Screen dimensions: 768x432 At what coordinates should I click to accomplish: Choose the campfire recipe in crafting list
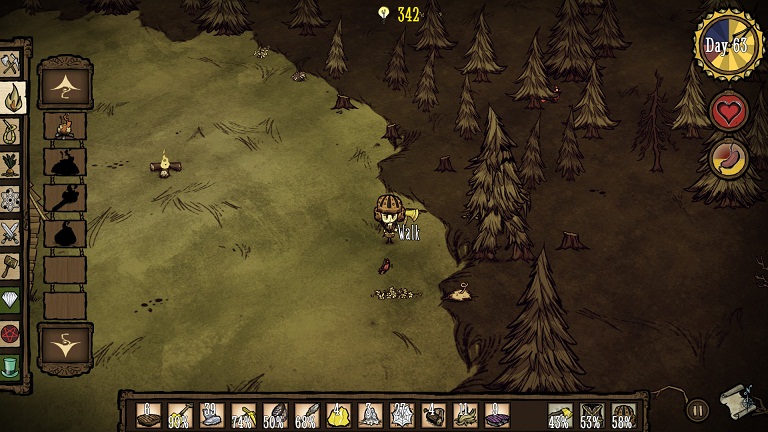point(65,127)
